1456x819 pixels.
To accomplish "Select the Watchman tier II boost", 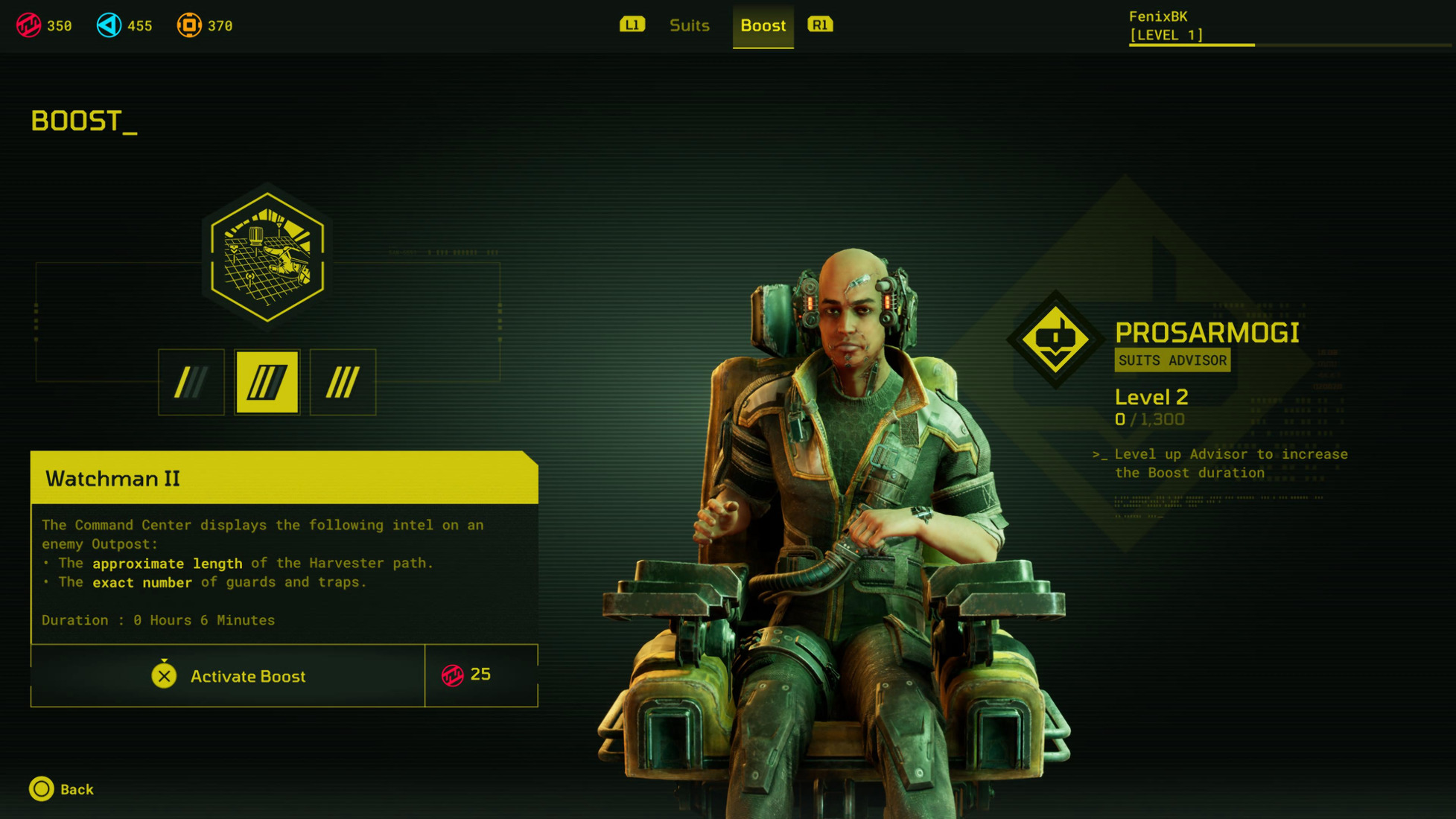I will tap(267, 382).
